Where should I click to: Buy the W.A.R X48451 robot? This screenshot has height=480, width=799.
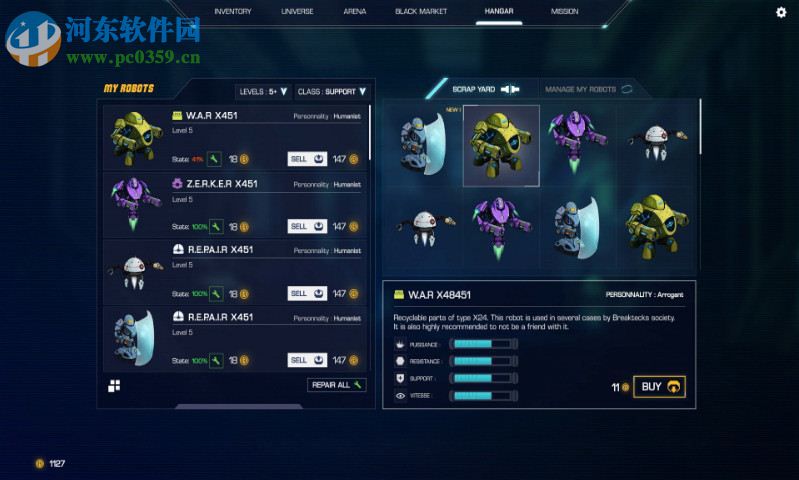coord(659,387)
